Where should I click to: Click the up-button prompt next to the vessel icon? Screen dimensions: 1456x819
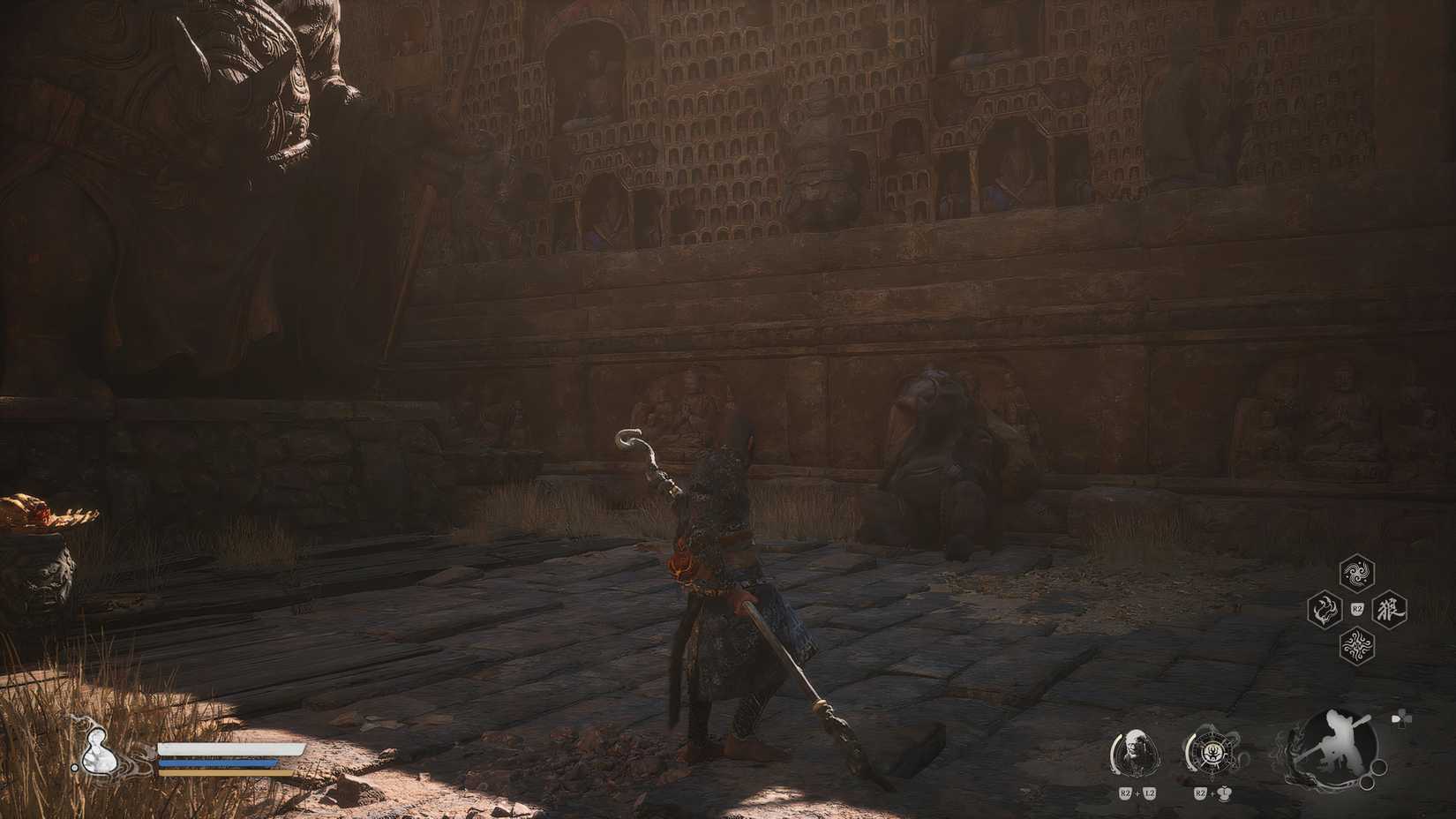click(x=1224, y=792)
